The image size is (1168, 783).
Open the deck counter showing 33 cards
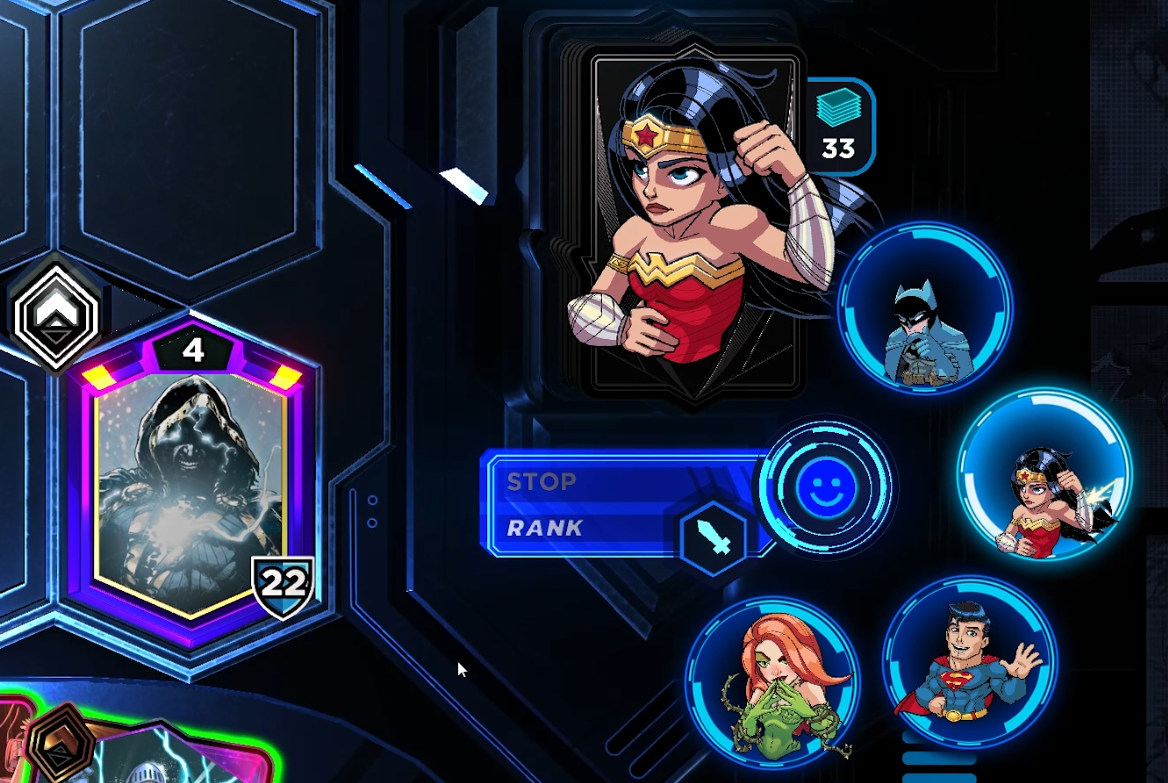838,125
